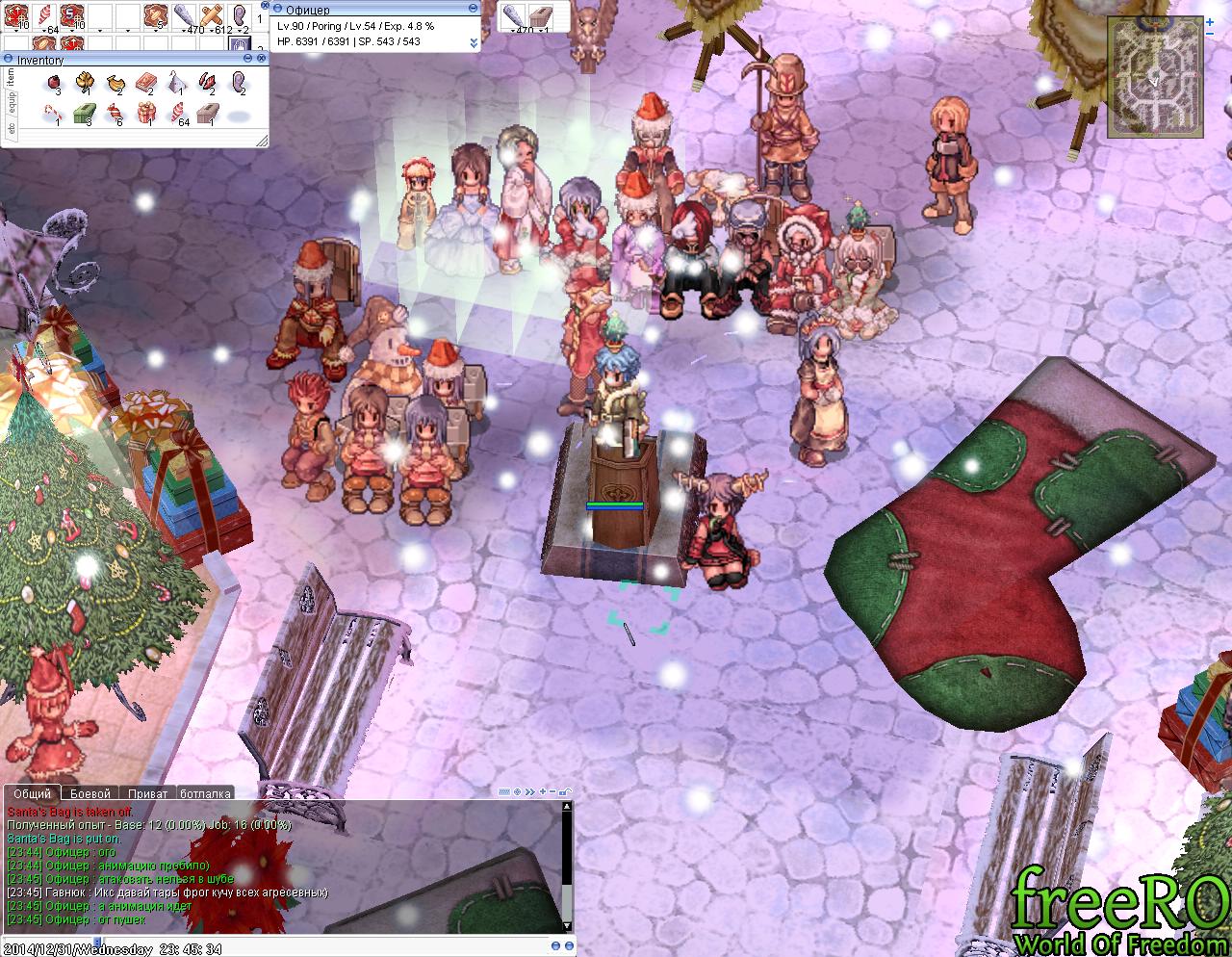Switch to the Приват chat tab
1232x957 pixels.
click(147, 794)
